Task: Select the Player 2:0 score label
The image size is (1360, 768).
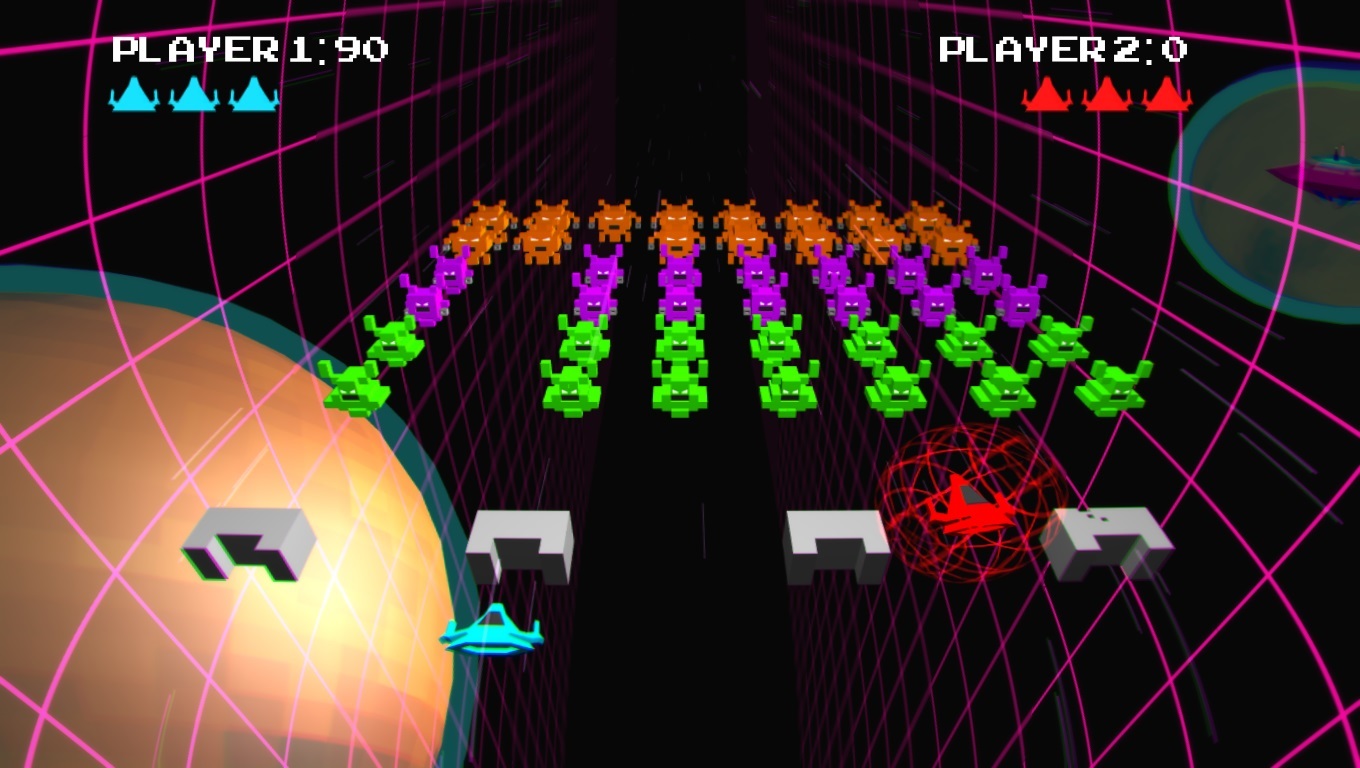Action: 1063,47
